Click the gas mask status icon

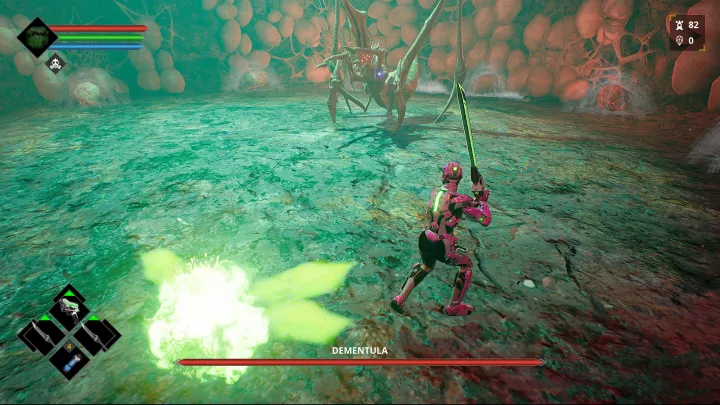pos(57,64)
